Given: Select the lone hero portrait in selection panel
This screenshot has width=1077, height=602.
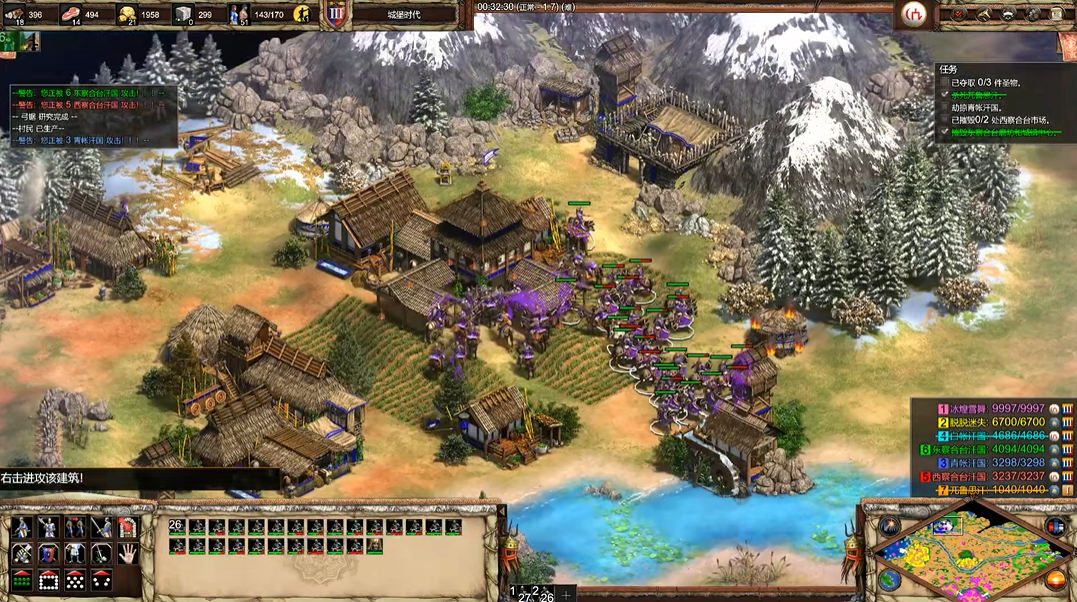Looking at the screenshot, I should pos(374,545).
